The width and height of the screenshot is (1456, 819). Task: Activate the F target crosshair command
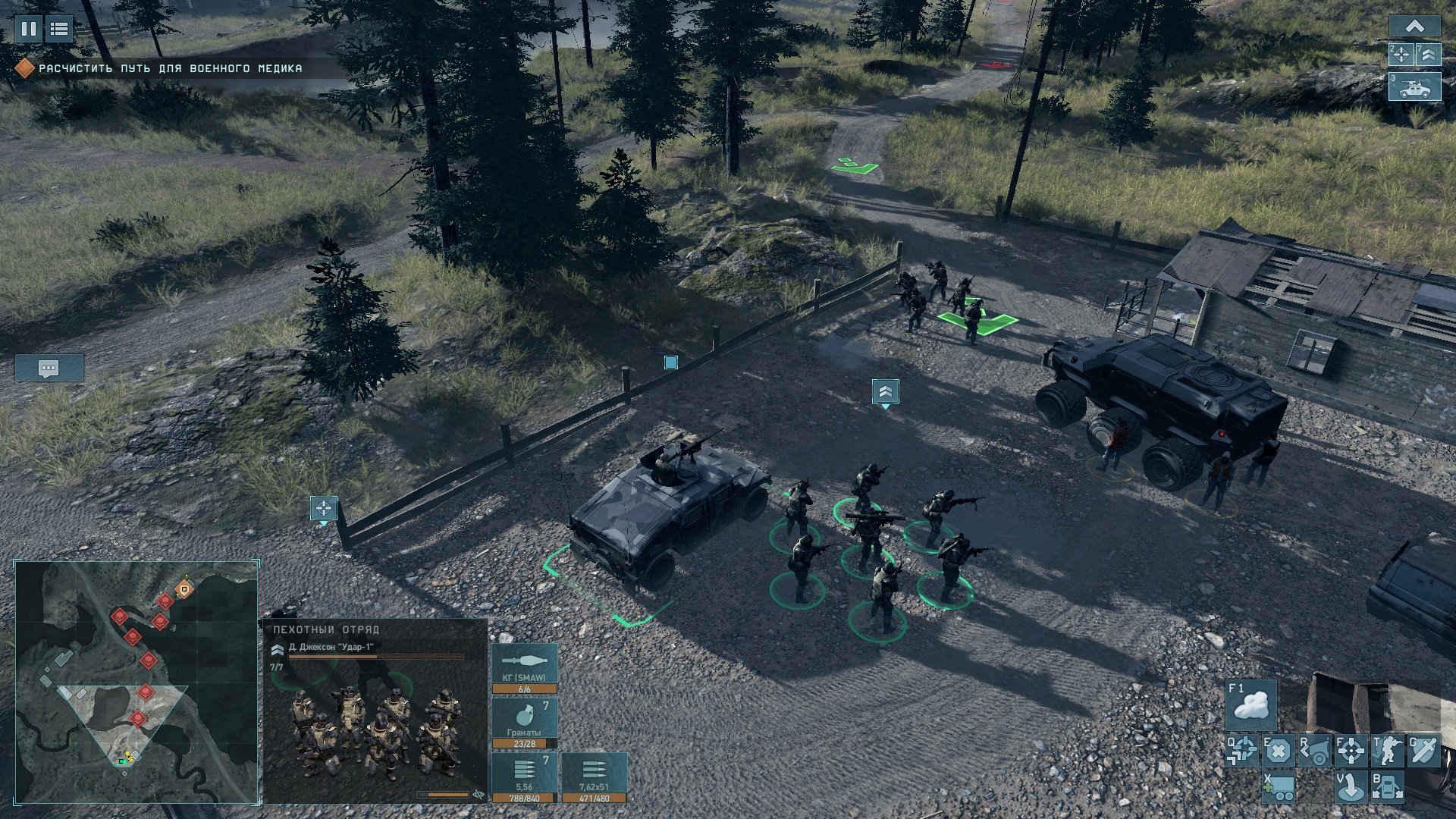[x=1351, y=751]
